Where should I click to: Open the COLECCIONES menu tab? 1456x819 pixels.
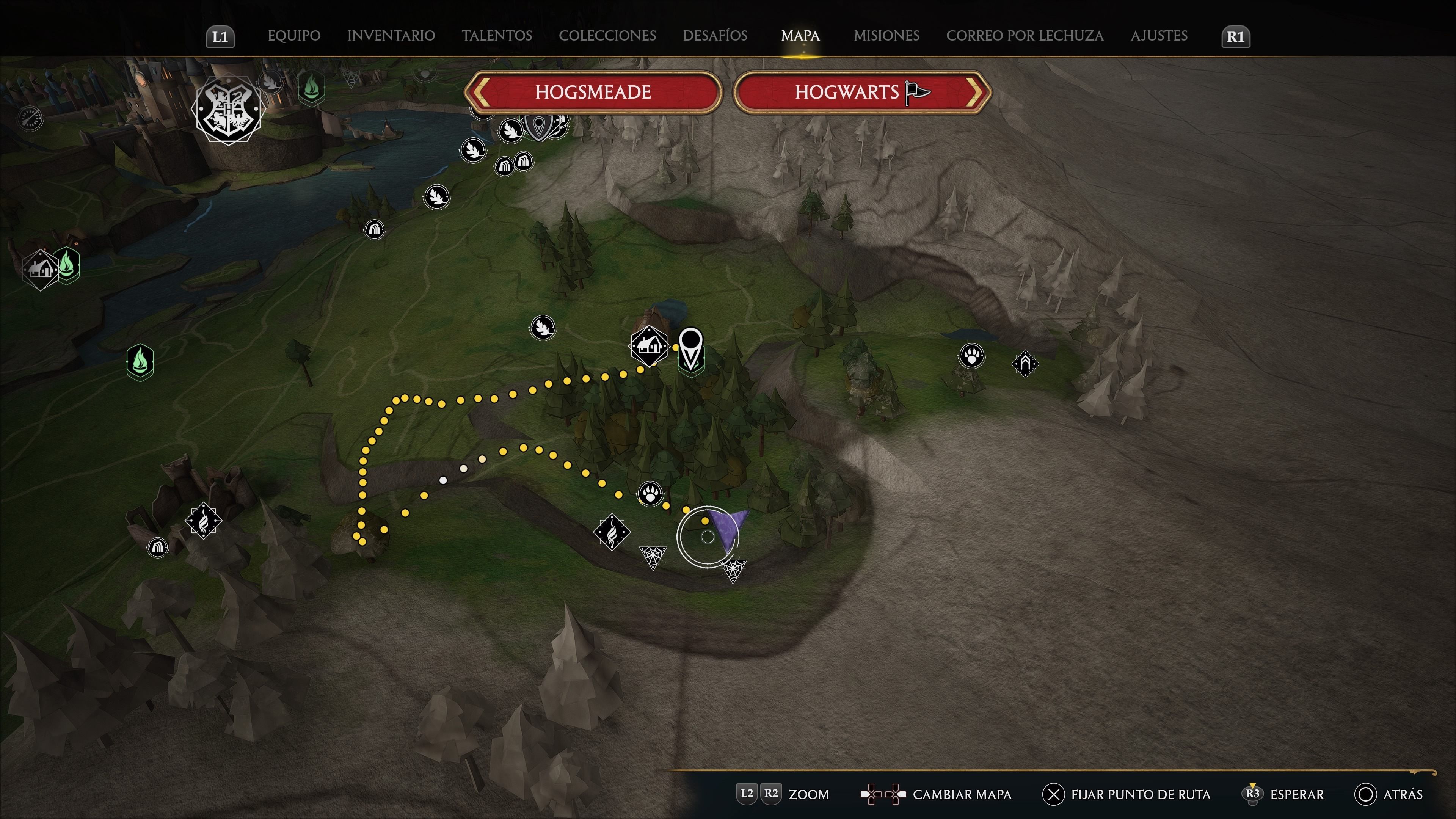tap(607, 36)
